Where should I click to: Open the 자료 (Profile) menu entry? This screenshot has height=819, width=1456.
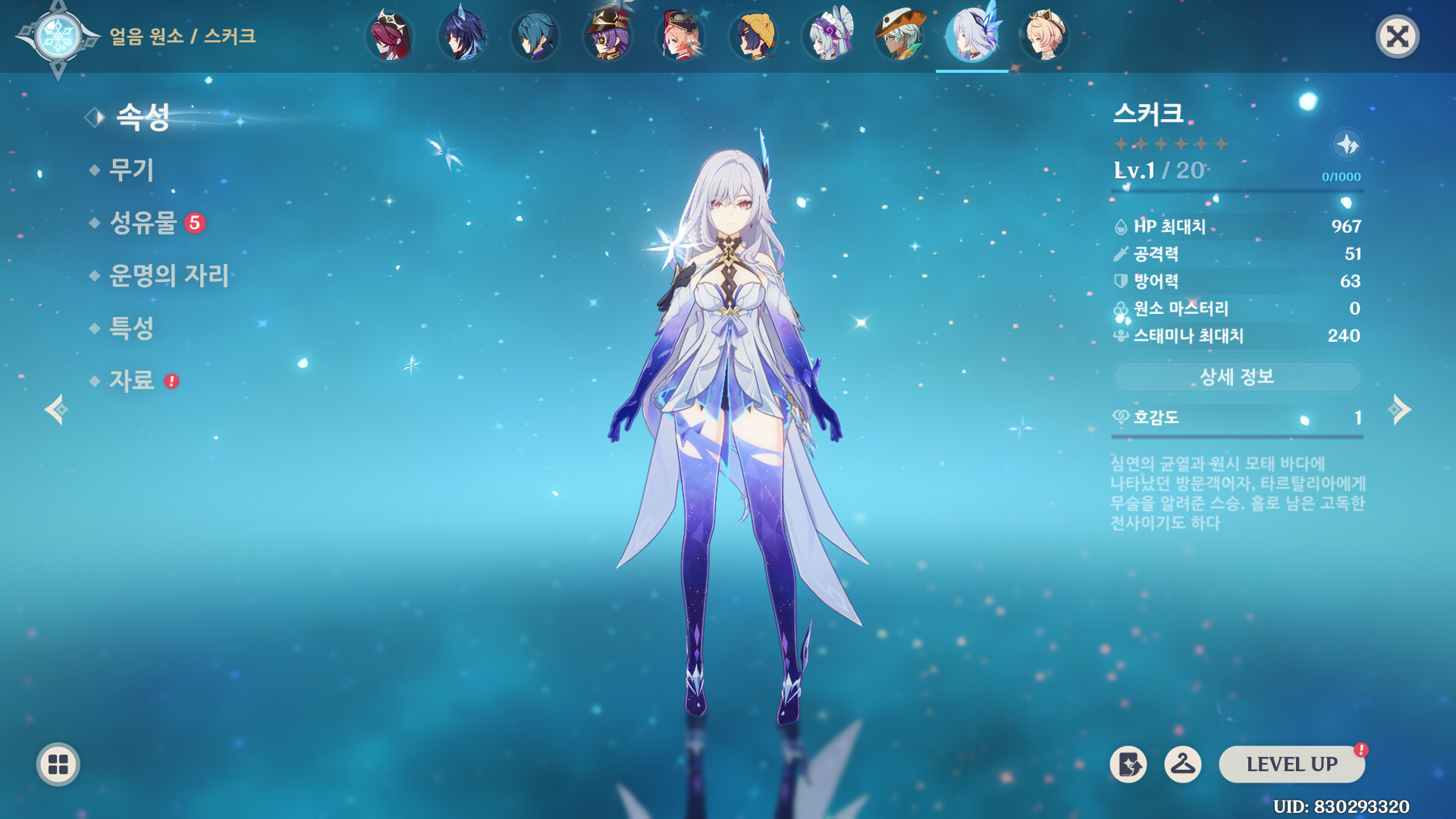click(x=132, y=381)
